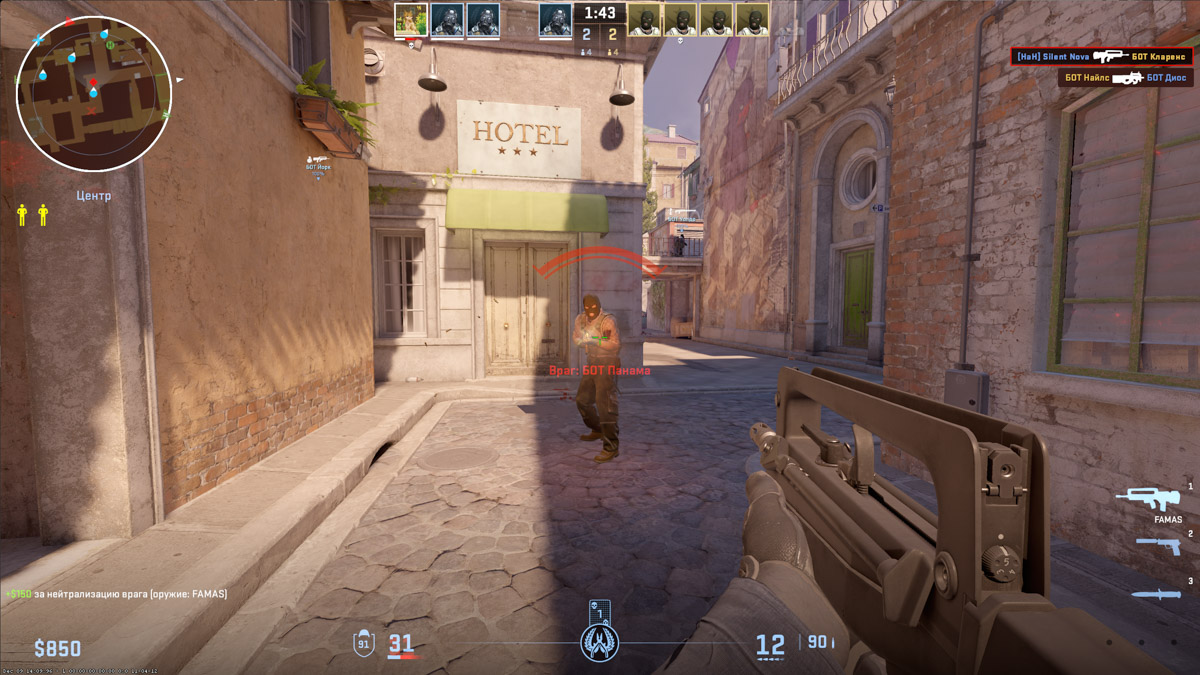Screen dimensions: 1200x675
Task: Click the Counter-Terrorist emblem at bottom center
Action: click(600, 642)
